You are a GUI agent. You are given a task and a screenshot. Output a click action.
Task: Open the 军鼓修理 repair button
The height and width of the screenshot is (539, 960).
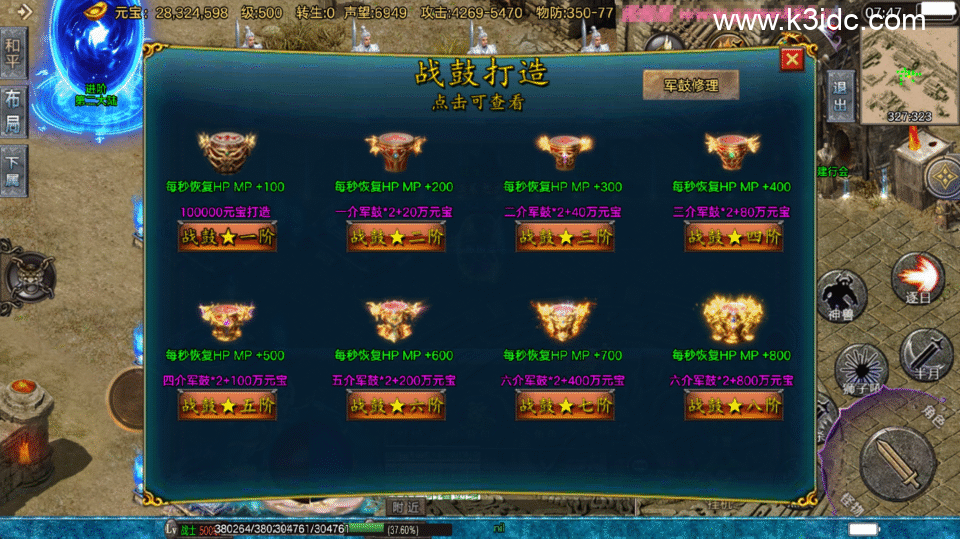click(x=691, y=85)
